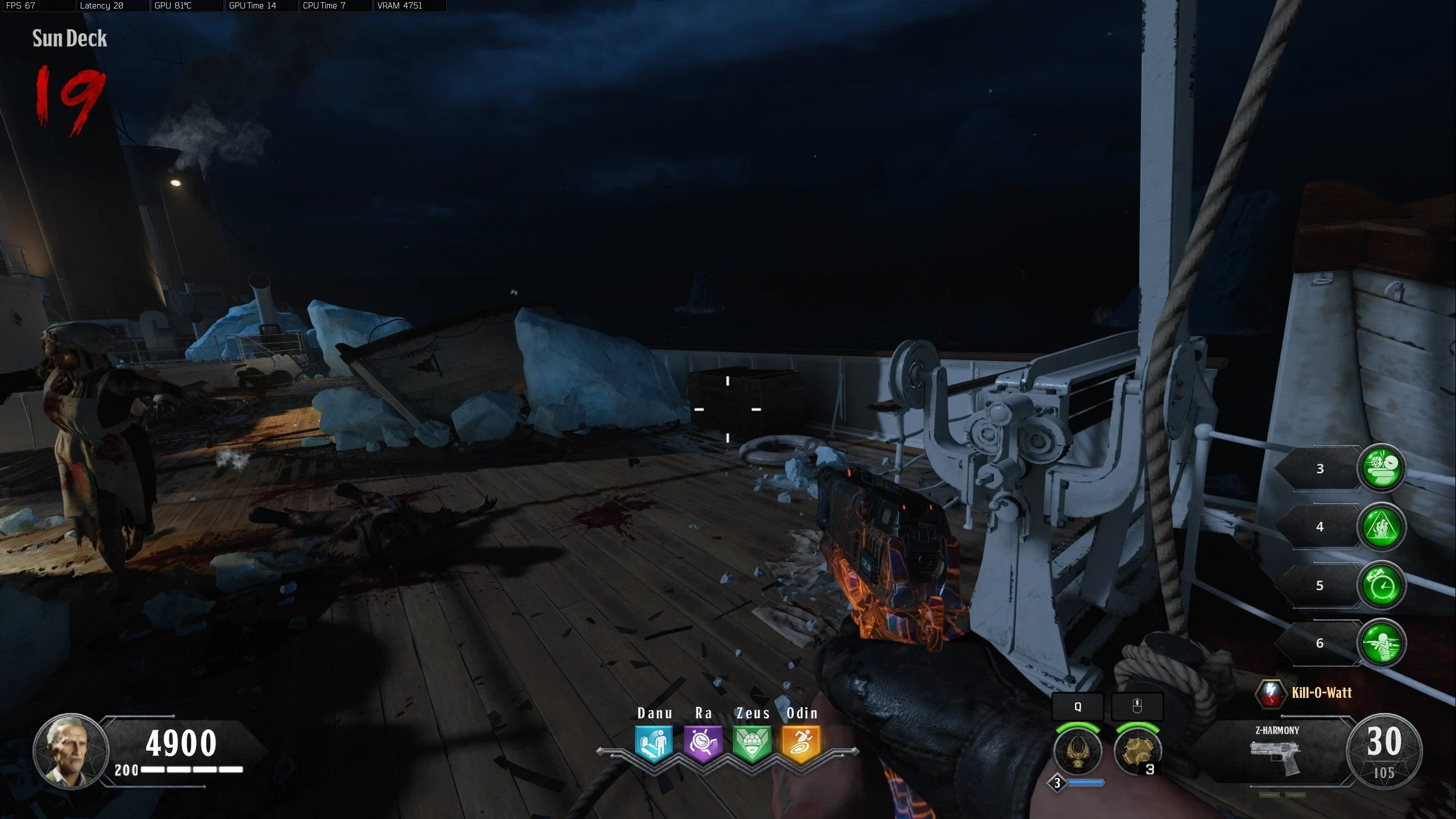
Task: Click the player character portrait
Action: 70,751
